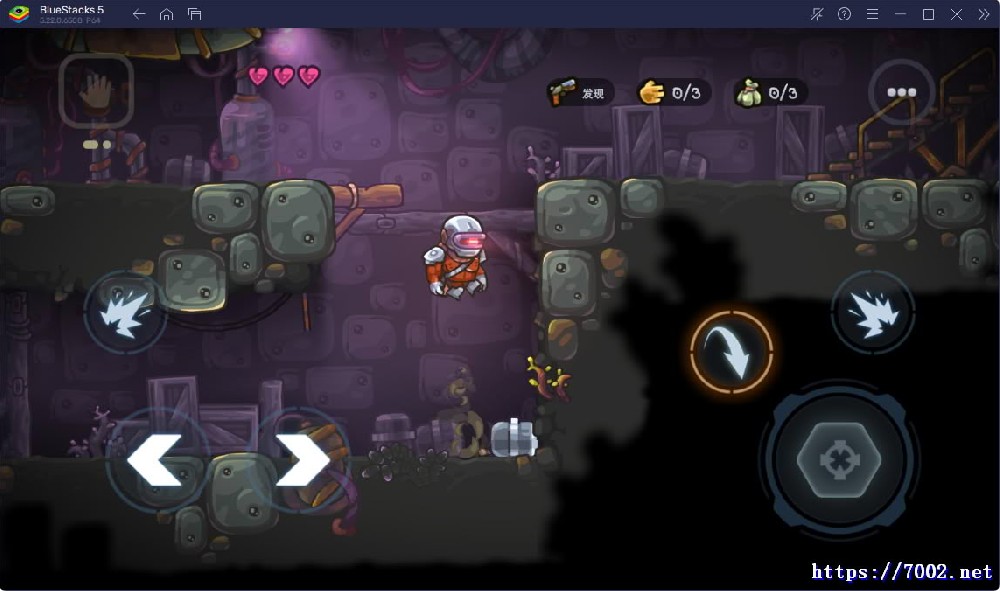Move right with the right arrow
Screen dimensions: 1000x591
coord(301,460)
